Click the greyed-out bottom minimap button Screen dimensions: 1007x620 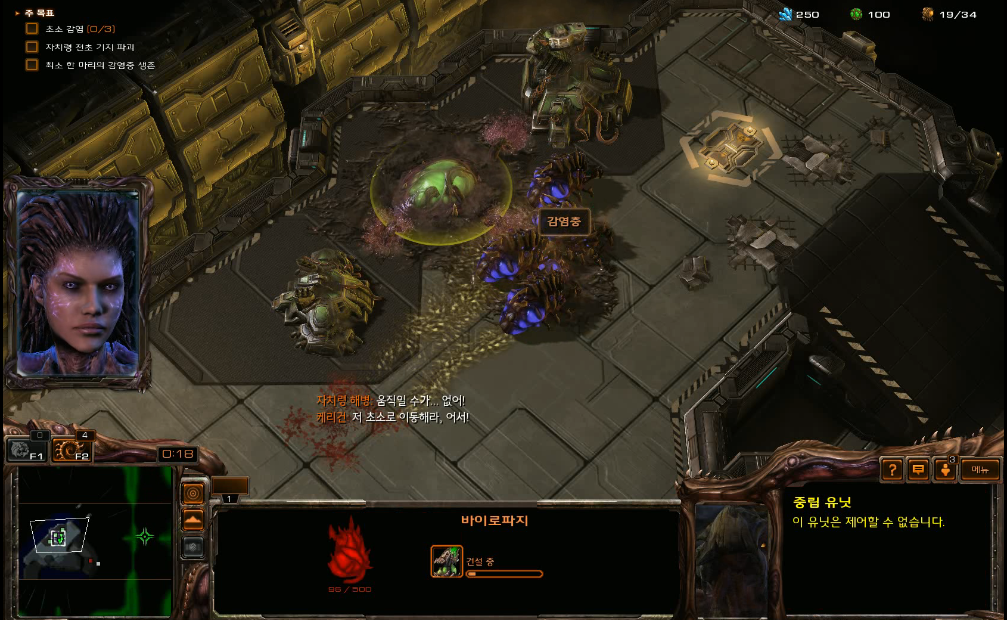click(x=193, y=546)
